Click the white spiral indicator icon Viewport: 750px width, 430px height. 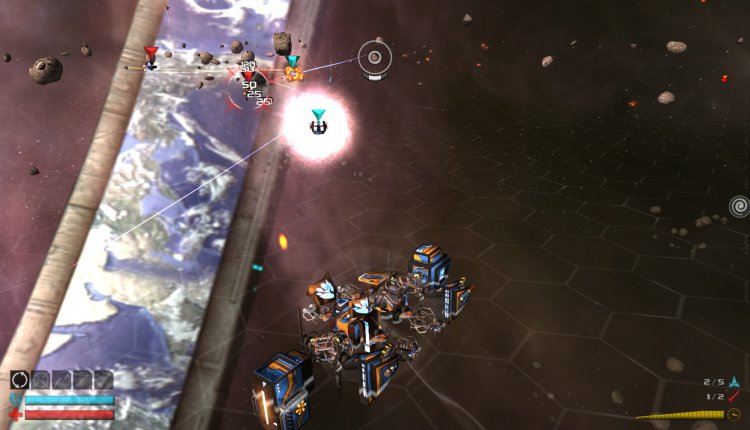point(739,207)
